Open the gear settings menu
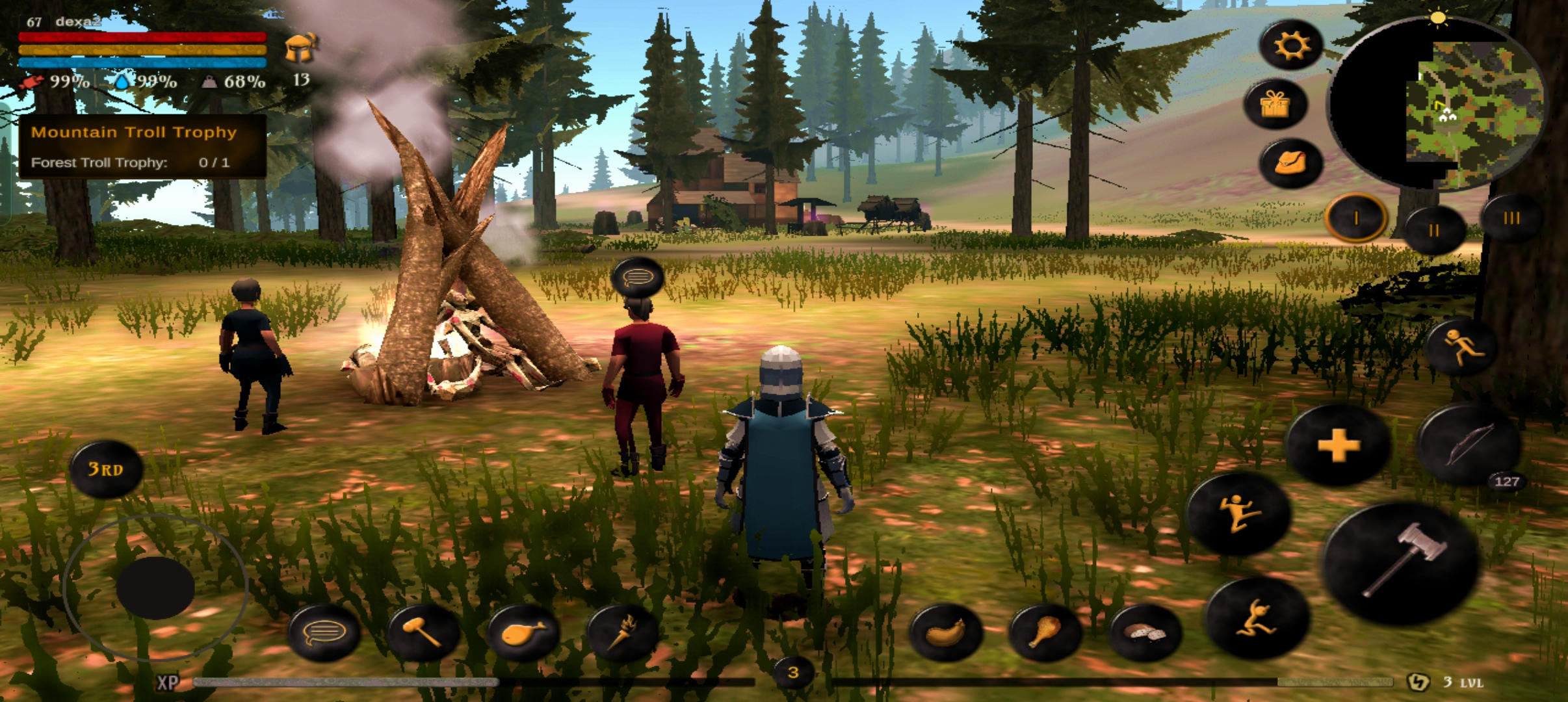Viewport: 1568px width, 702px height. click(x=1291, y=45)
